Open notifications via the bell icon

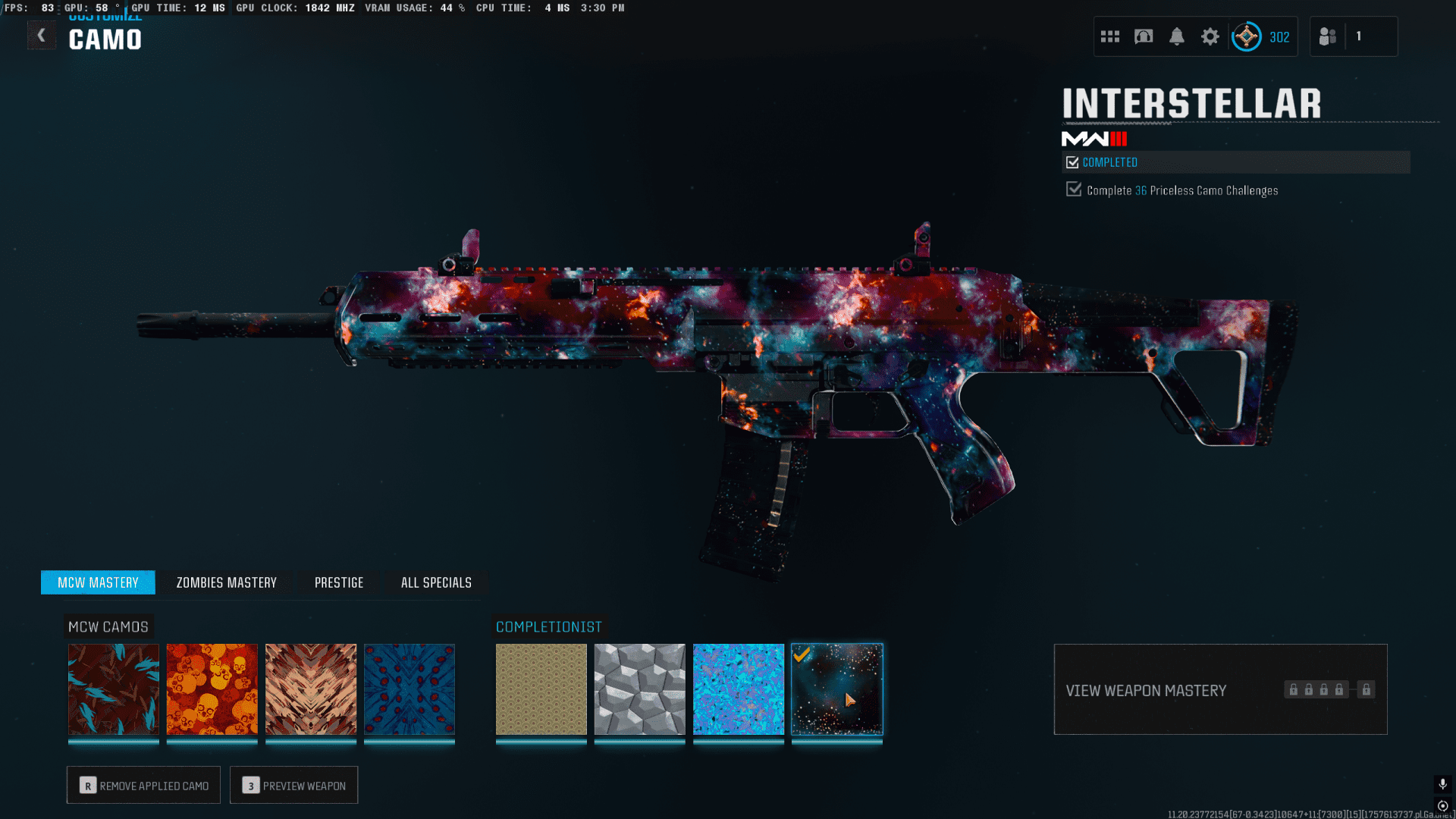(1177, 36)
